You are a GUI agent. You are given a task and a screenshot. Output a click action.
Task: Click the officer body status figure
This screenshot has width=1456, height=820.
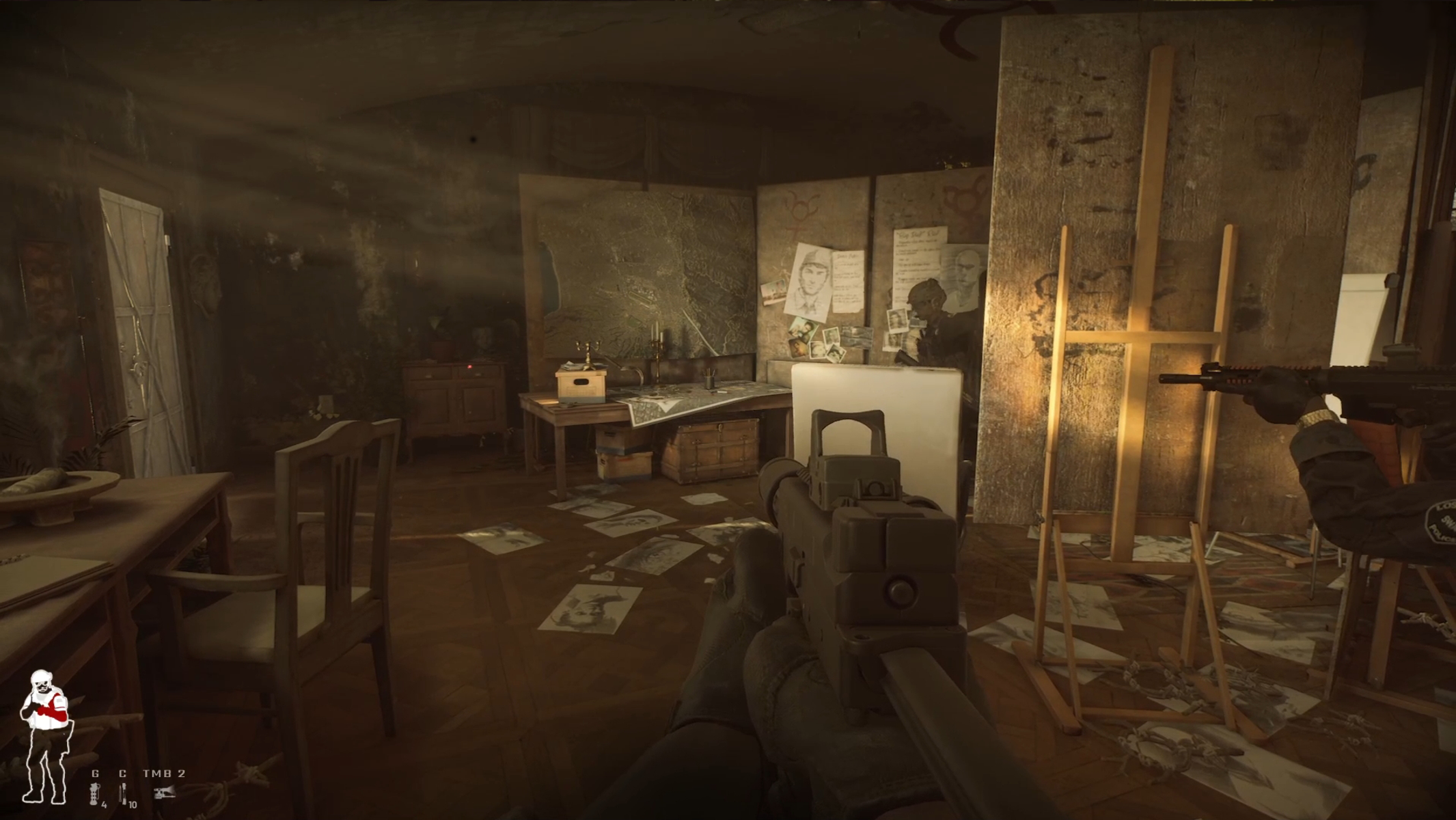[x=45, y=737]
